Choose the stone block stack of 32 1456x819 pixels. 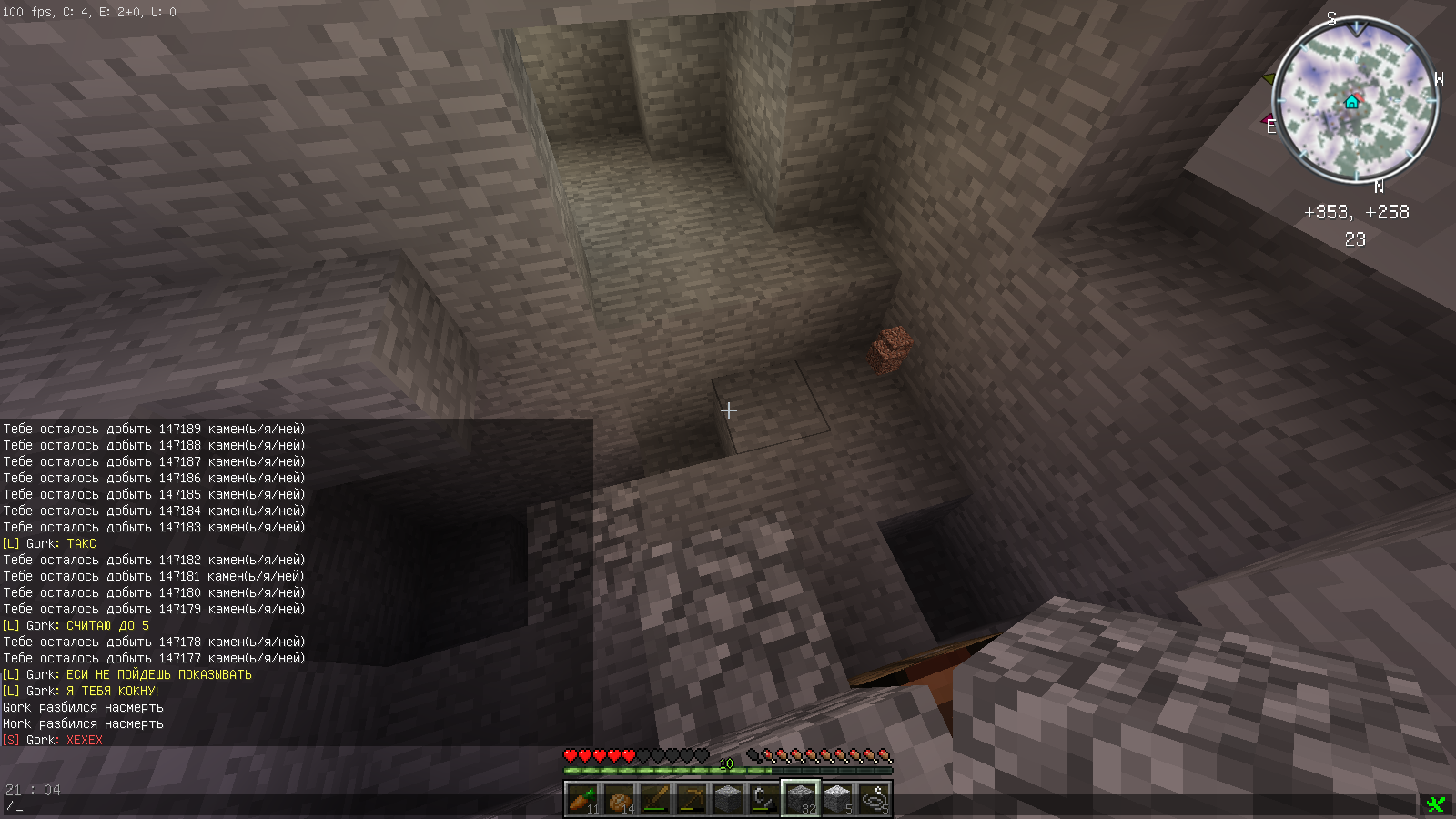(801, 799)
